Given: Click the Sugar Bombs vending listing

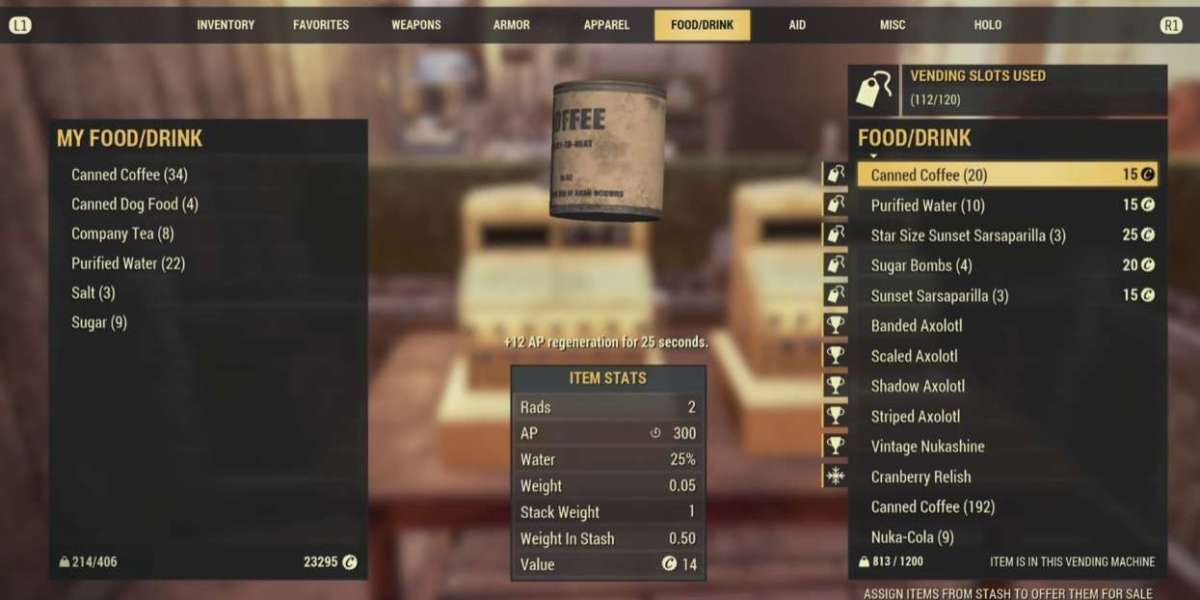Looking at the screenshot, I should click(x=921, y=266).
